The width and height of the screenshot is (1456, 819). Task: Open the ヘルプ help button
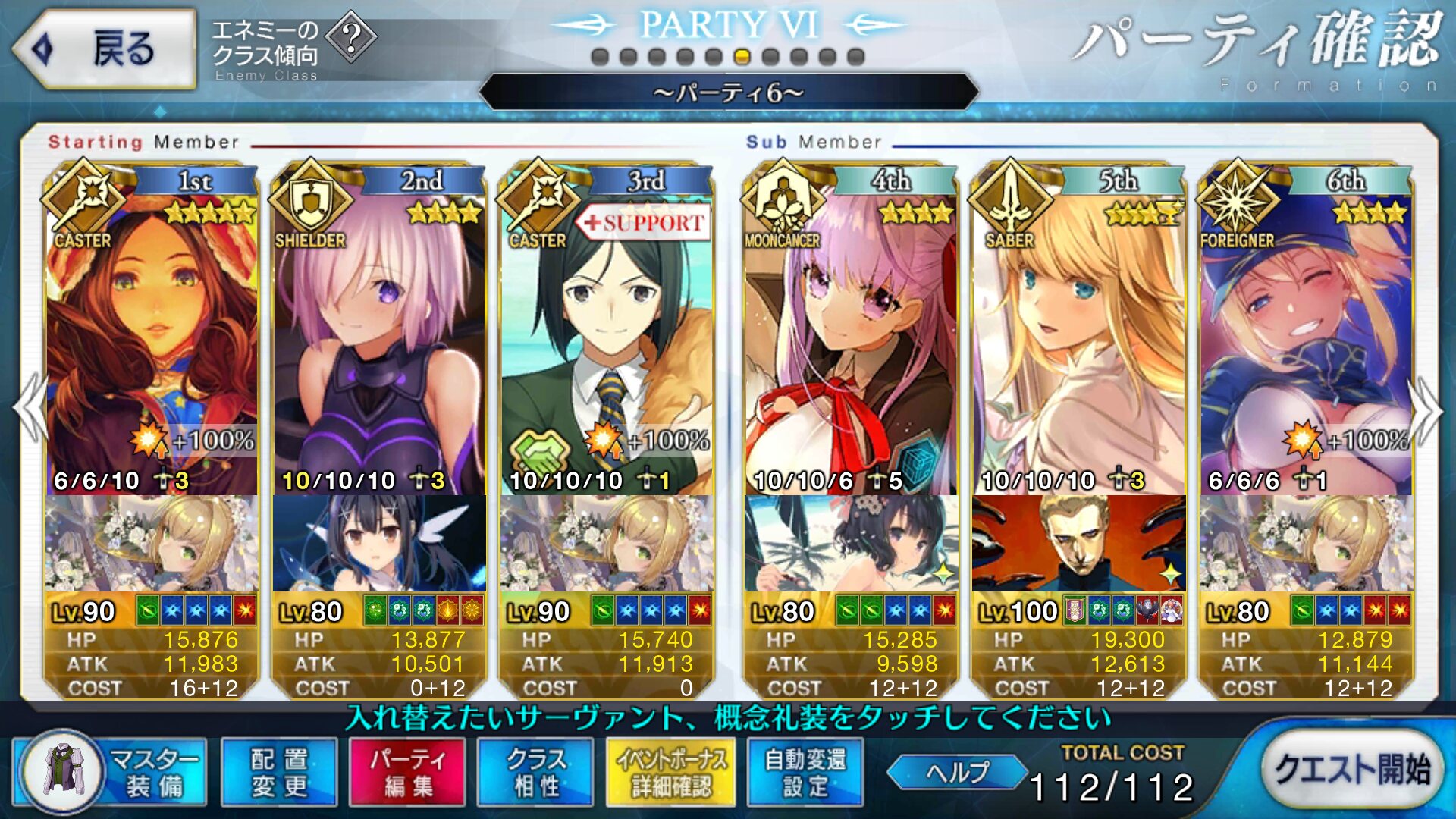tap(957, 772)
